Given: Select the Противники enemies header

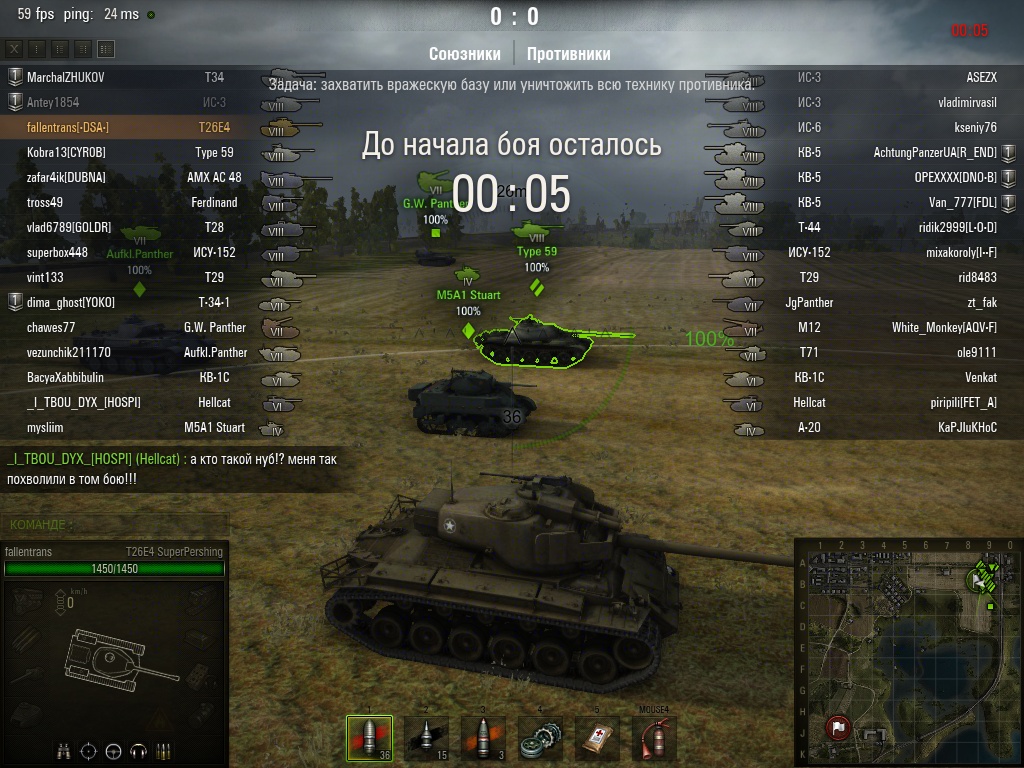Looking at the screenshot, I should point(568,54).
